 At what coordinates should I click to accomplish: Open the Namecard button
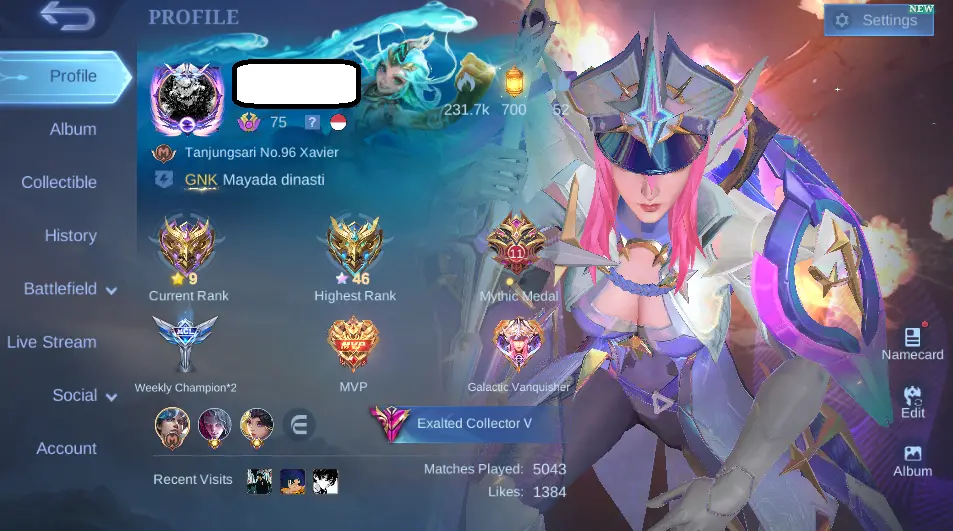coord(912,342)
